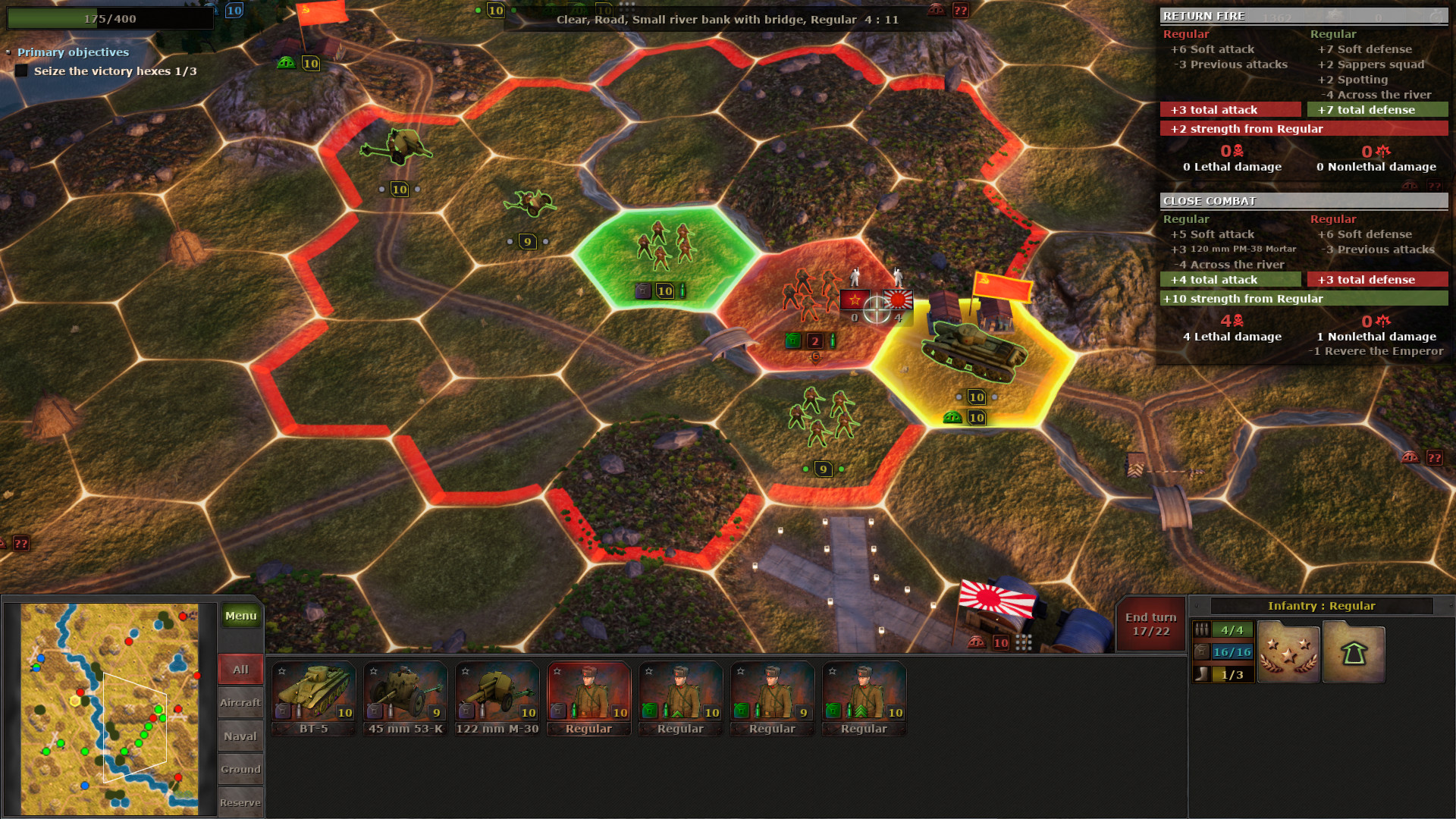Toggle the Seize the victory hexes objective checkbox
The width and height of the screenshot is (1456, 819).
coord(20,71)
